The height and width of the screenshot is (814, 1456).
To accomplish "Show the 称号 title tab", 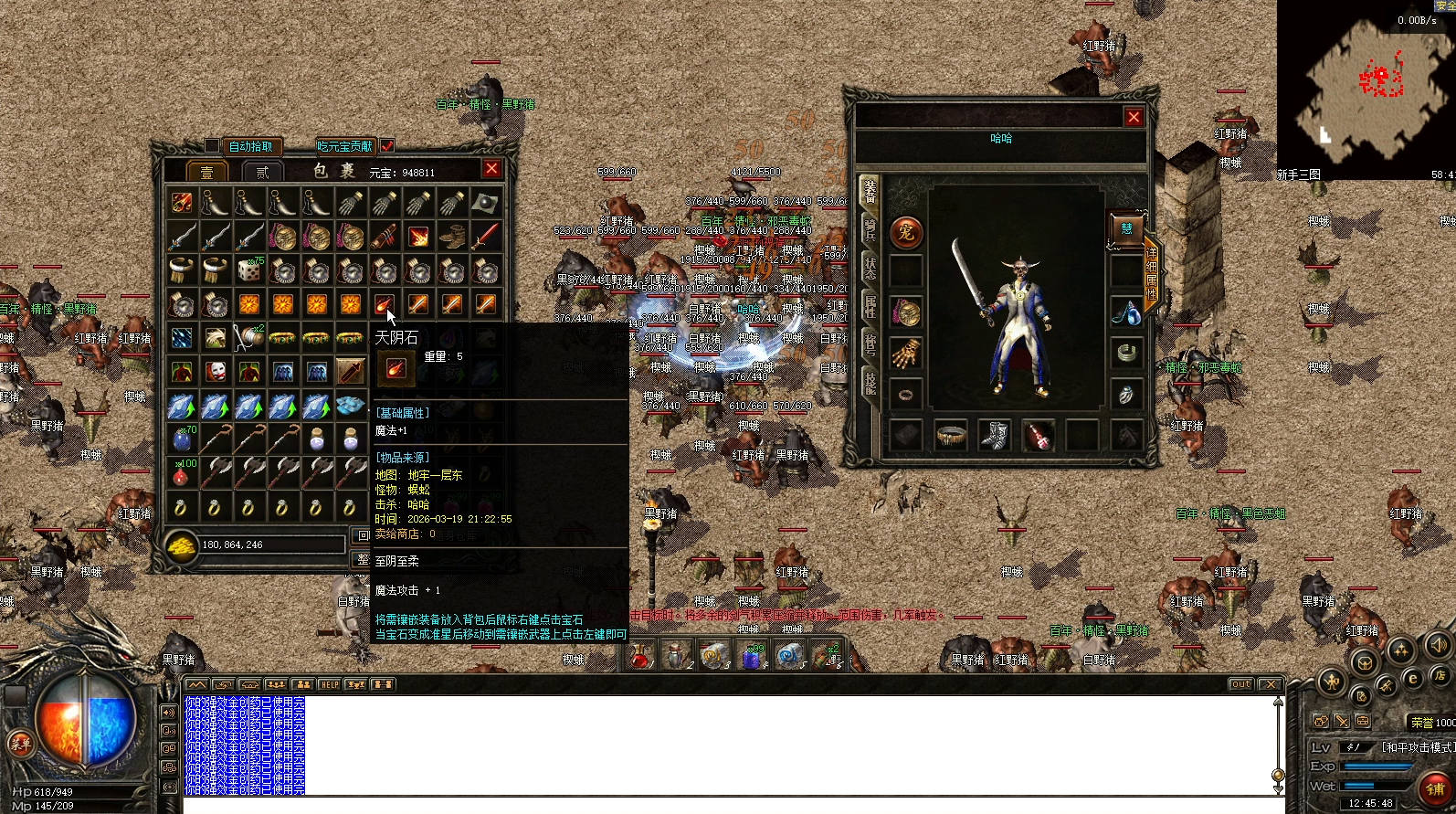I will [x=870, y=344].
